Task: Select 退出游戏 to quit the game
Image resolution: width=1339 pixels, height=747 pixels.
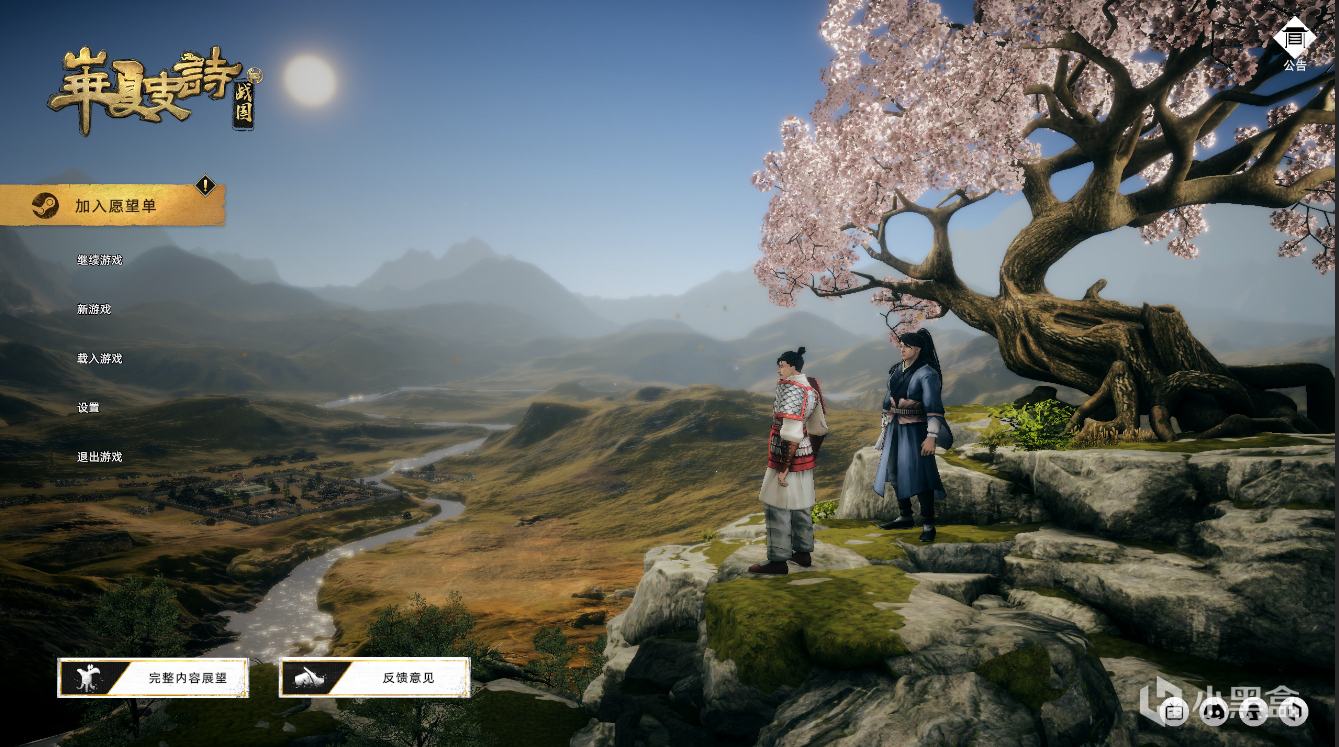Action: (99, 457)
